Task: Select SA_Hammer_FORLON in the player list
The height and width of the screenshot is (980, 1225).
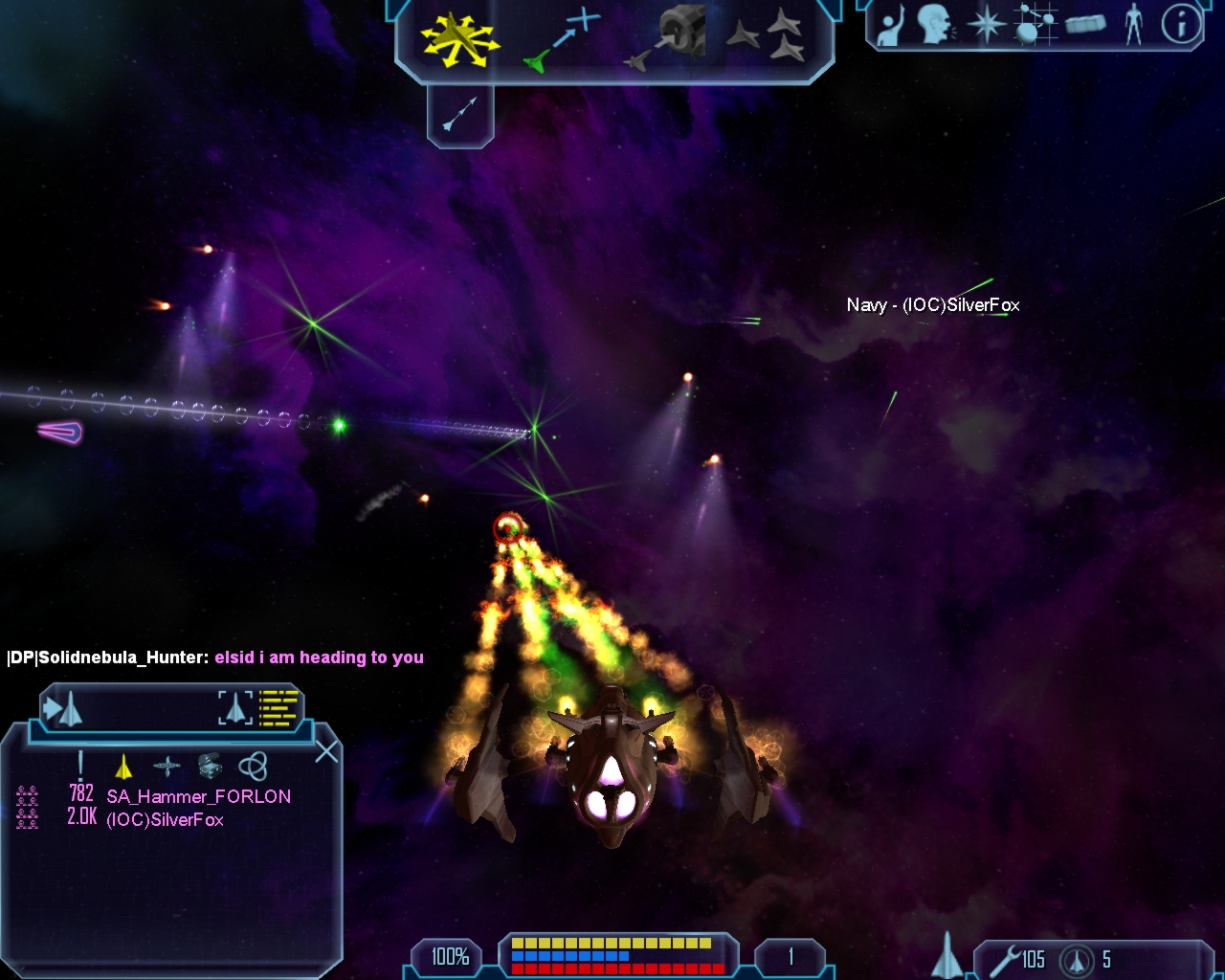Action: pos(198,796)
